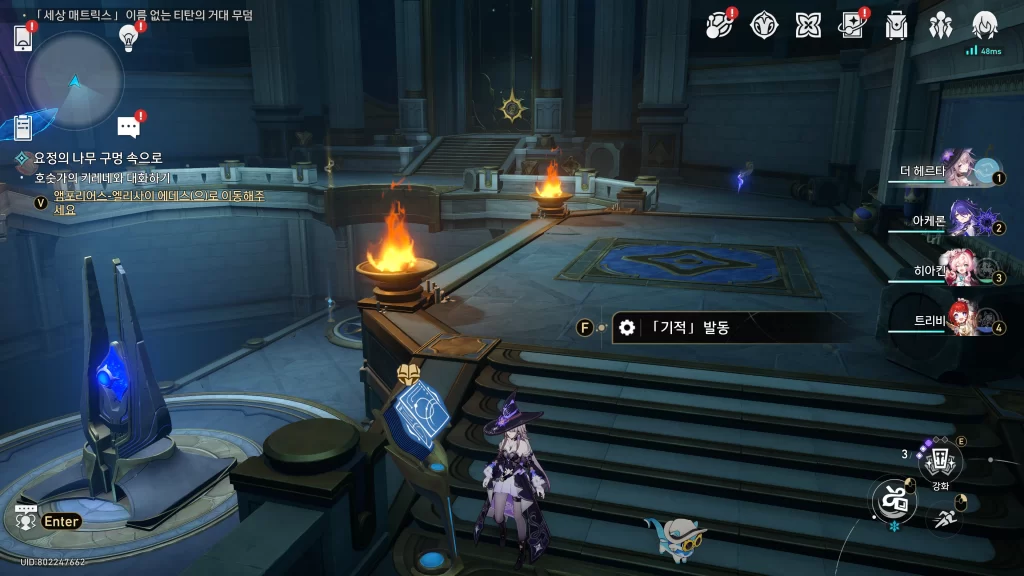Select the 요정의 나무 구멍 속으로 quest tracker
The height and width of the screenshot is (576, 1024).
click(x=98, y=158)
